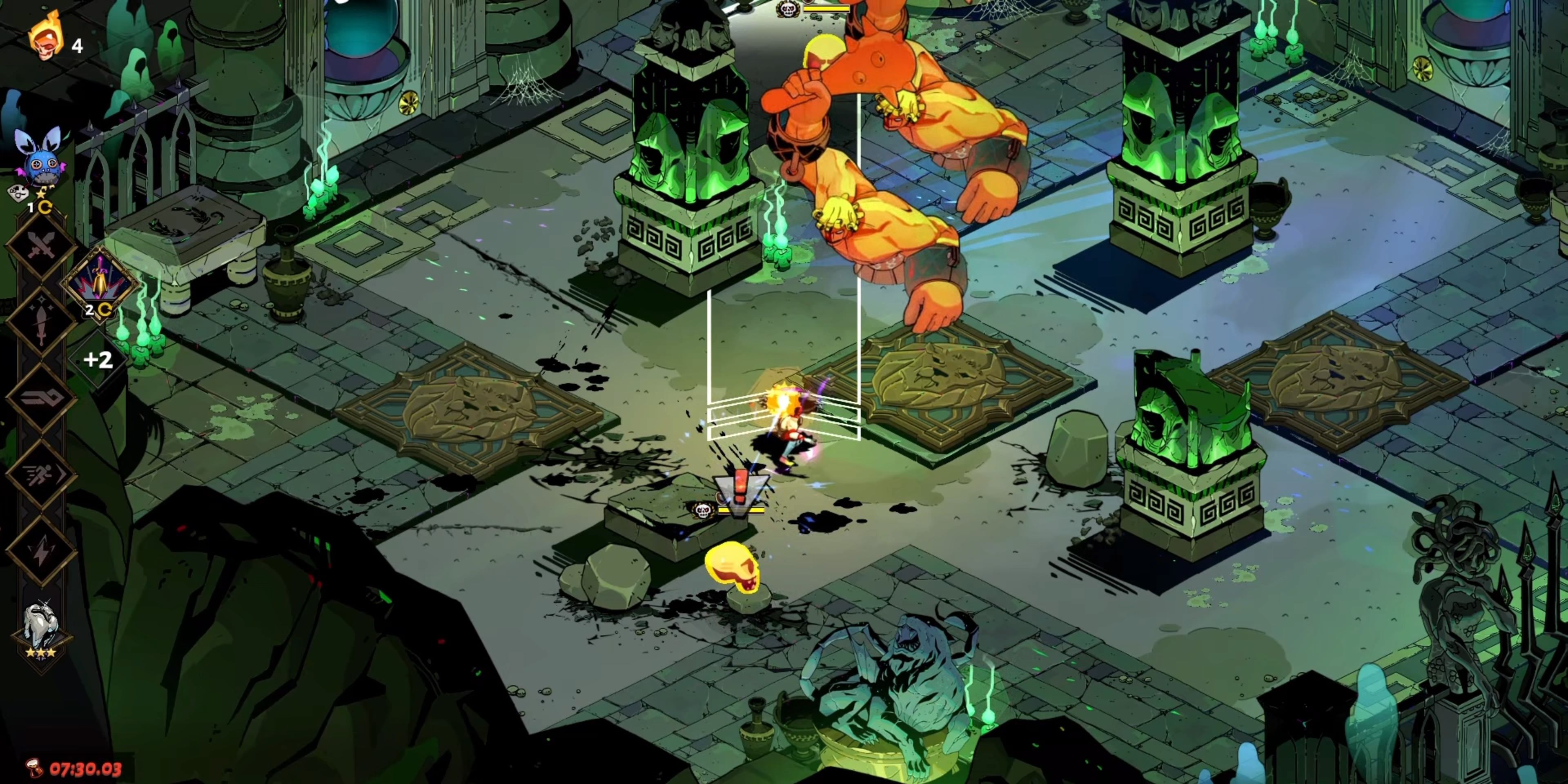Open the crossed swords attack slot

(x=41, y=247)
